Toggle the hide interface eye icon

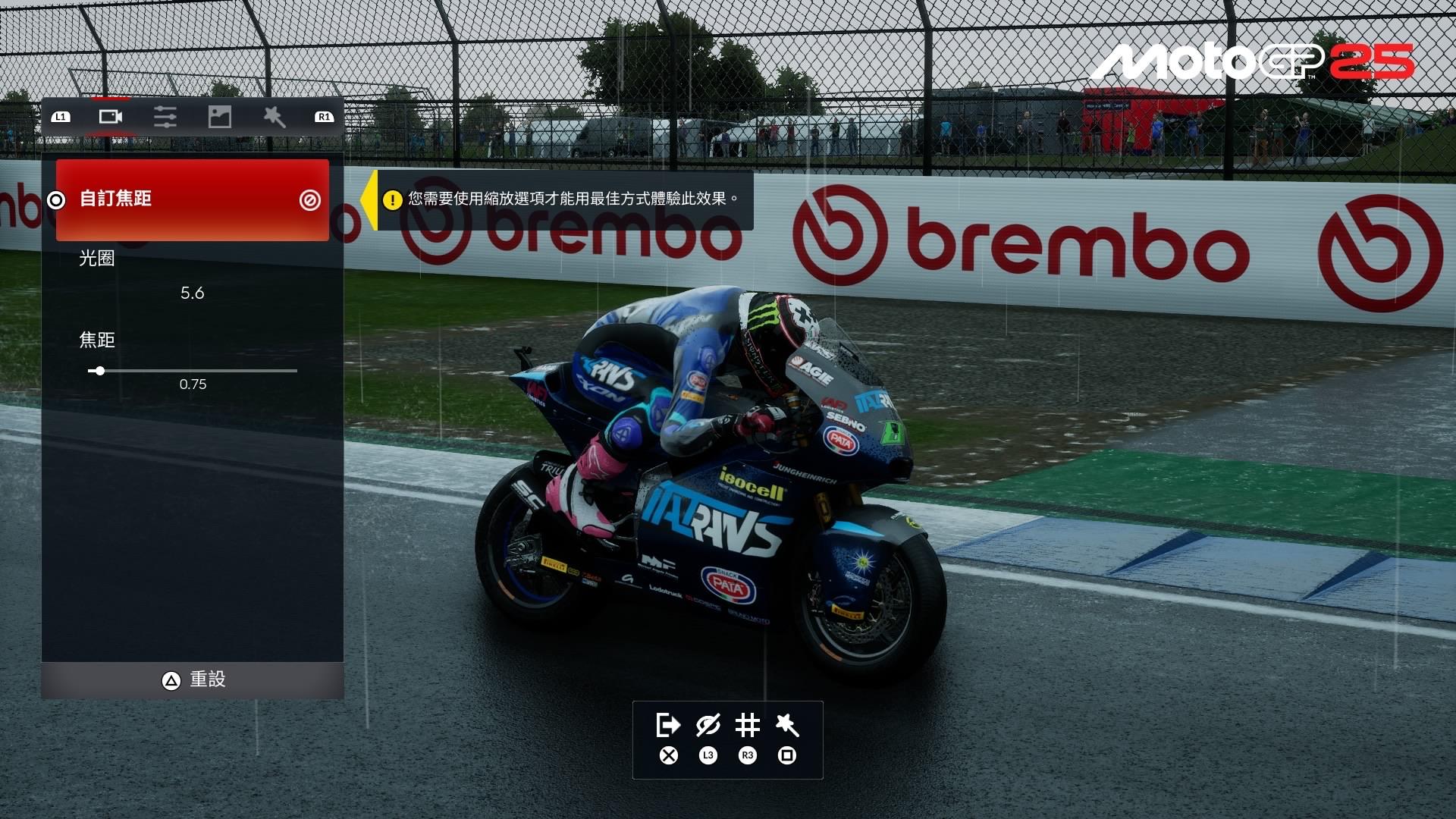[x=707, y=726]
